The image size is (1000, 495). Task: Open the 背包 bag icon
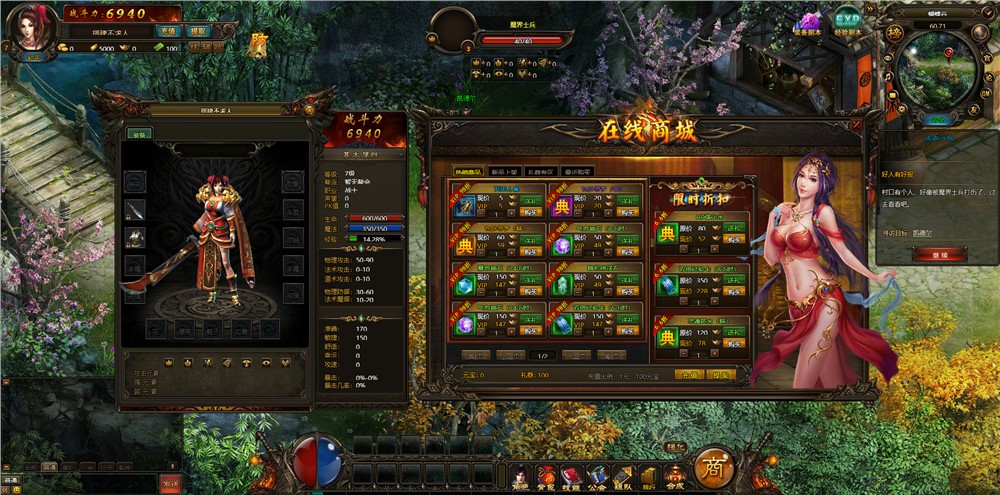pos(546,476)
